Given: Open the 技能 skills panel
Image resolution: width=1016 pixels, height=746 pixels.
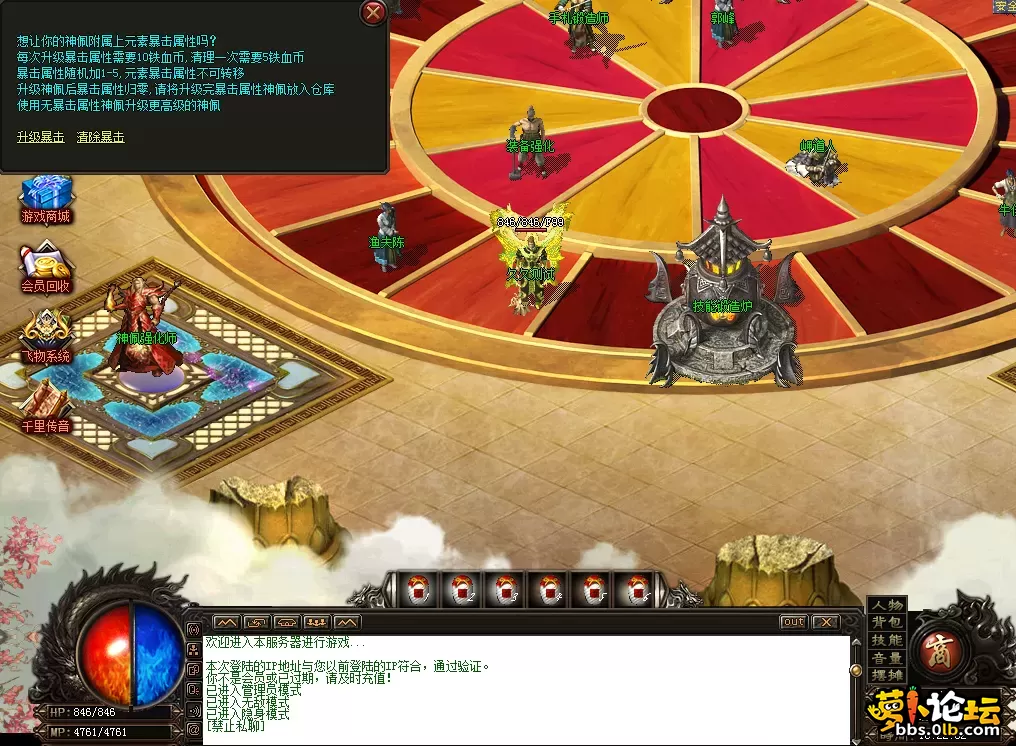Looking at the screenshot, I should tap(886, 640).
